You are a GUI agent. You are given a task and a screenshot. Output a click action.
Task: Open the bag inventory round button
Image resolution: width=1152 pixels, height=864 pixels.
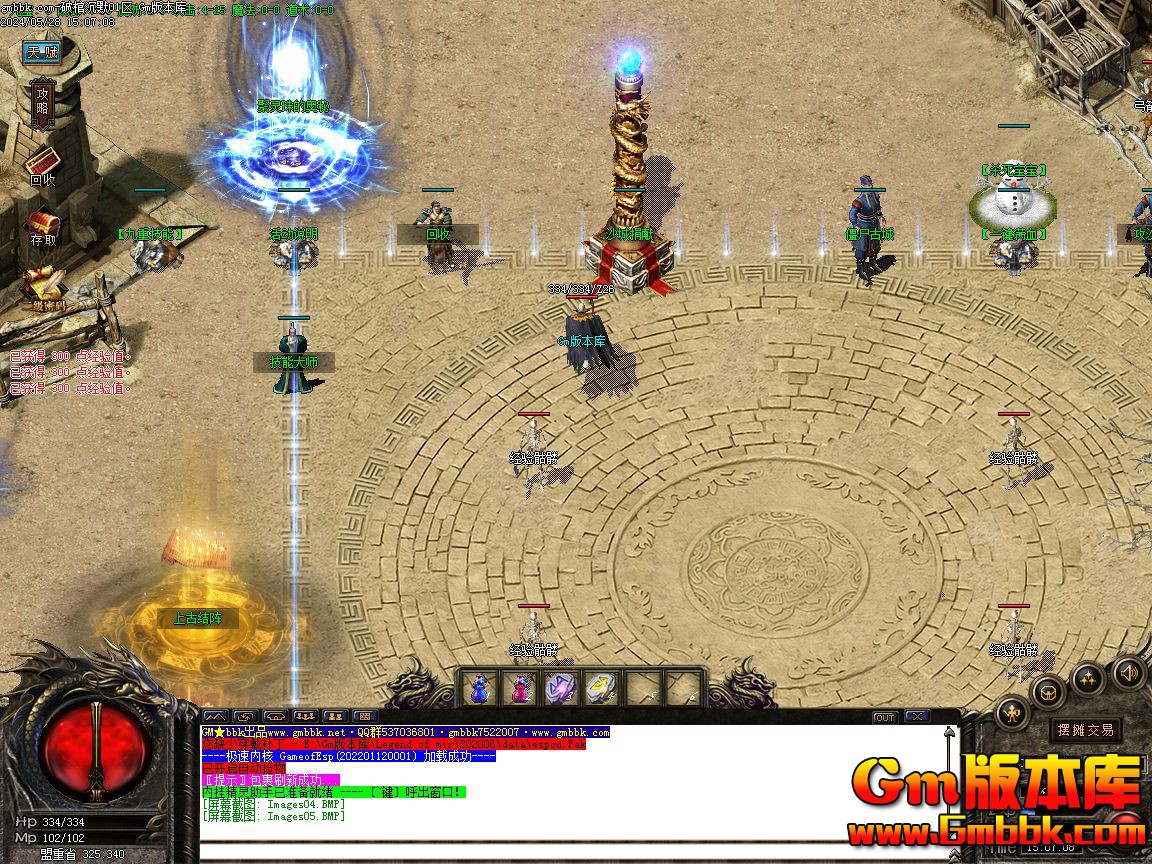(x=1048, y=691)
